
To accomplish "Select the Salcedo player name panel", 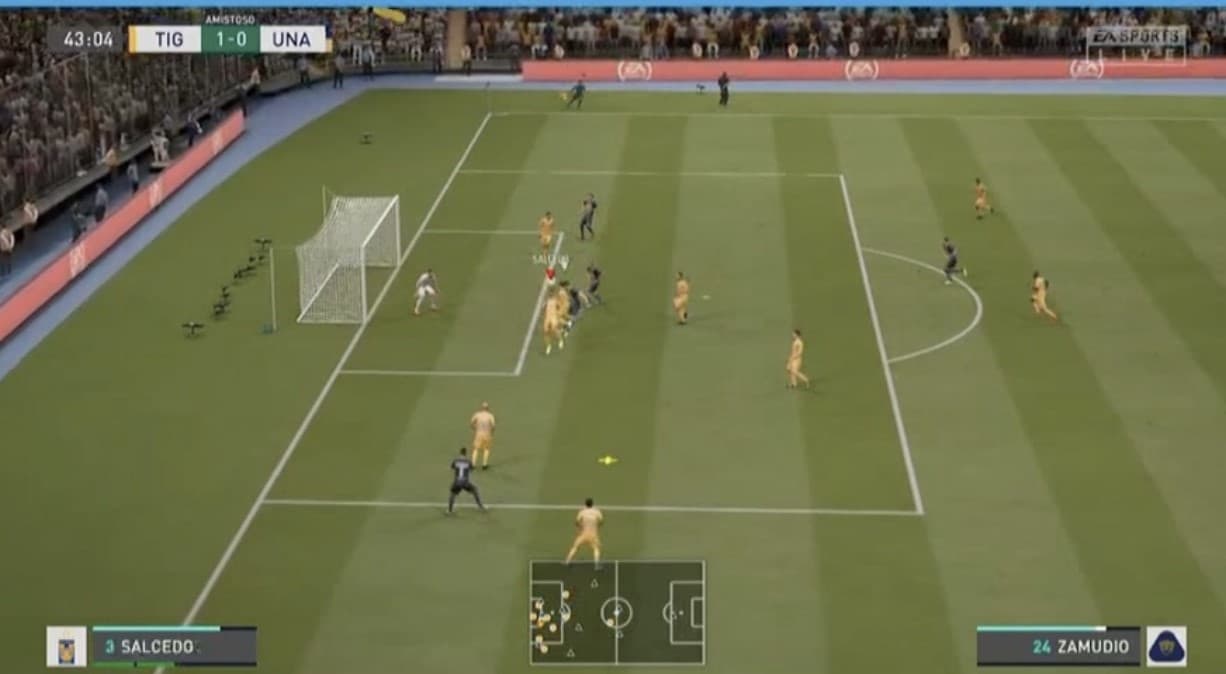I will [174, 646].
